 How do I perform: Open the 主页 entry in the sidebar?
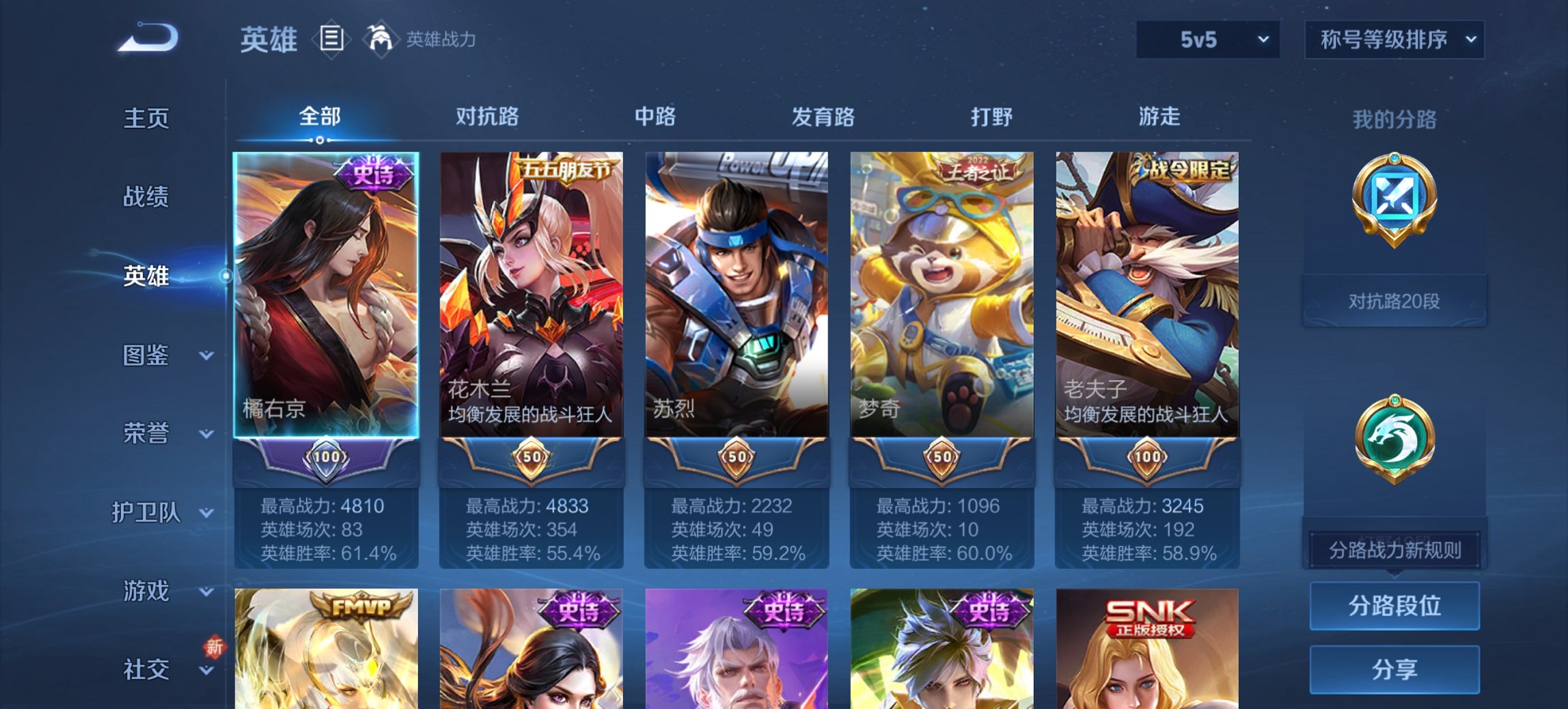[x=144, y=118]
